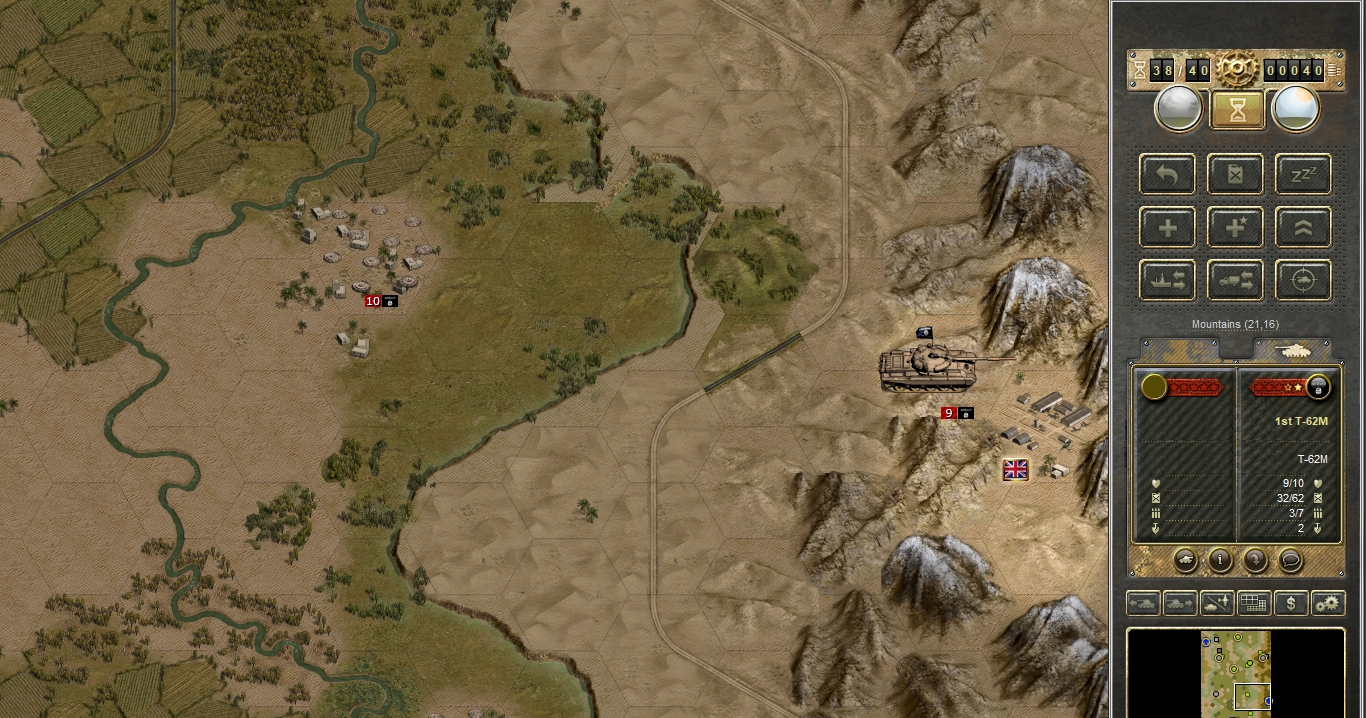Select the previous unit via left-arrow tank button

1143,603
